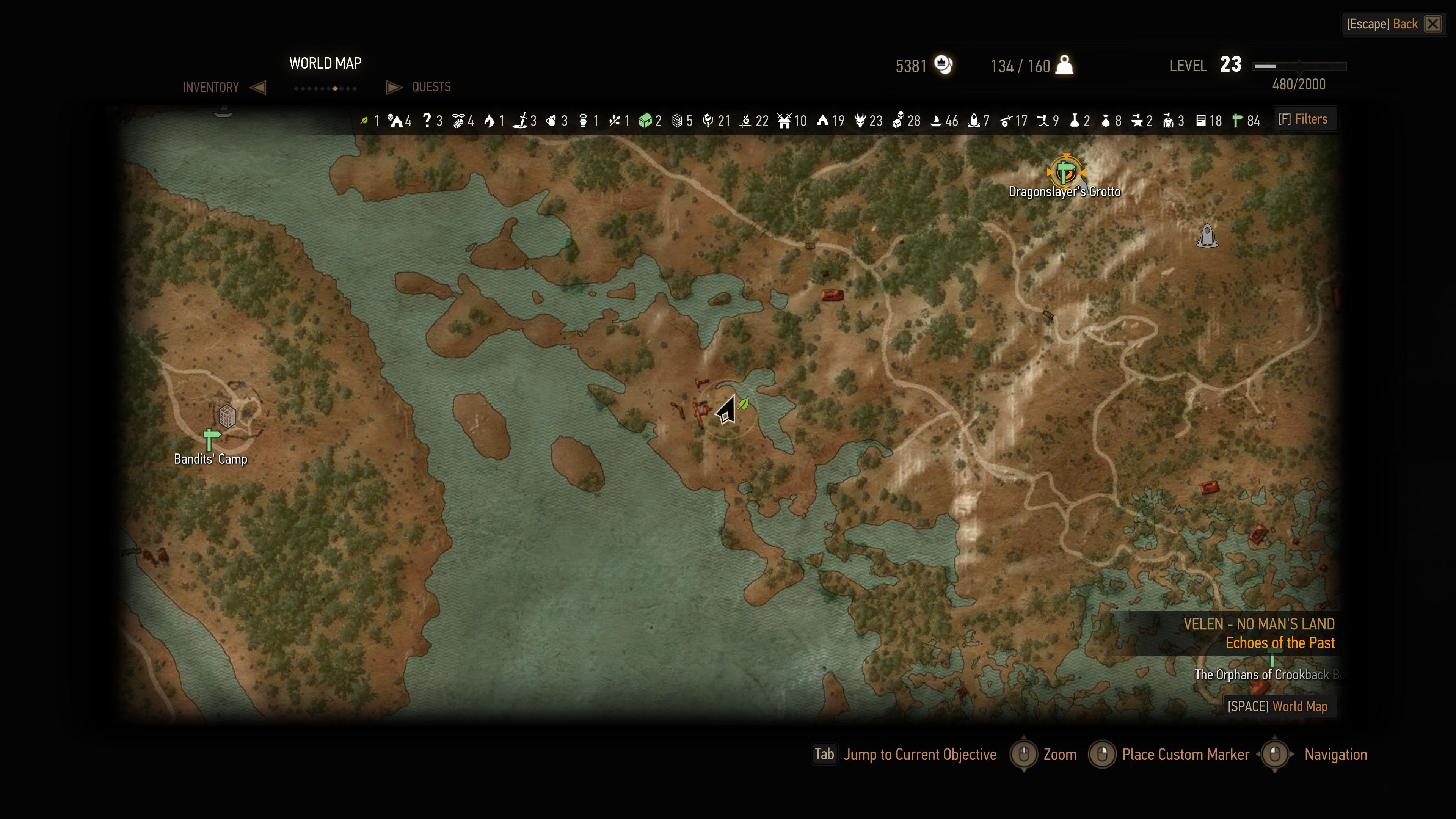
Task: Toggle the green chest filter icon
Action: pyautogui.click(x=645, y=121)
